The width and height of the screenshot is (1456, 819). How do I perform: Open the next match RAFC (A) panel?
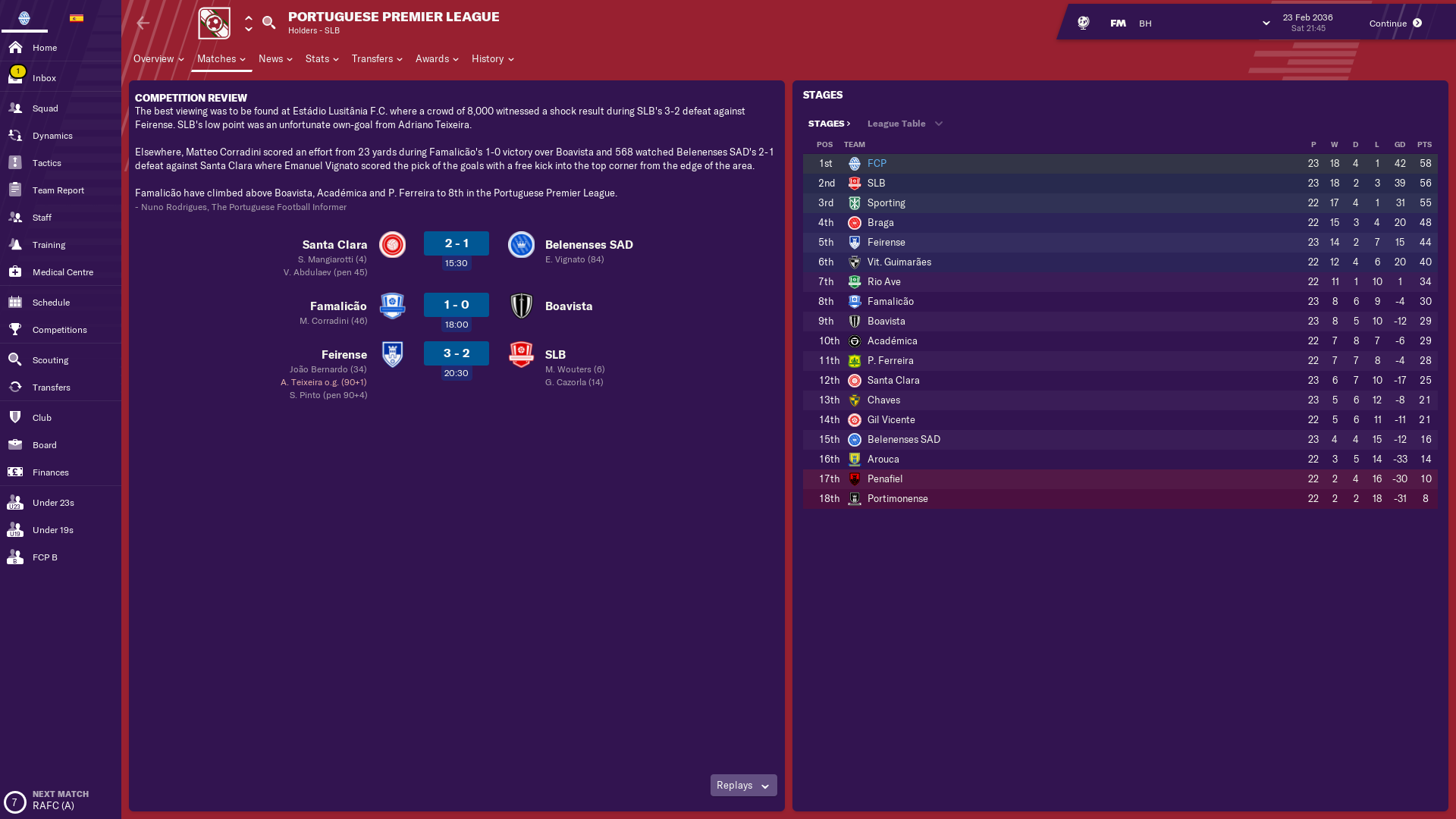coord(53,800)
